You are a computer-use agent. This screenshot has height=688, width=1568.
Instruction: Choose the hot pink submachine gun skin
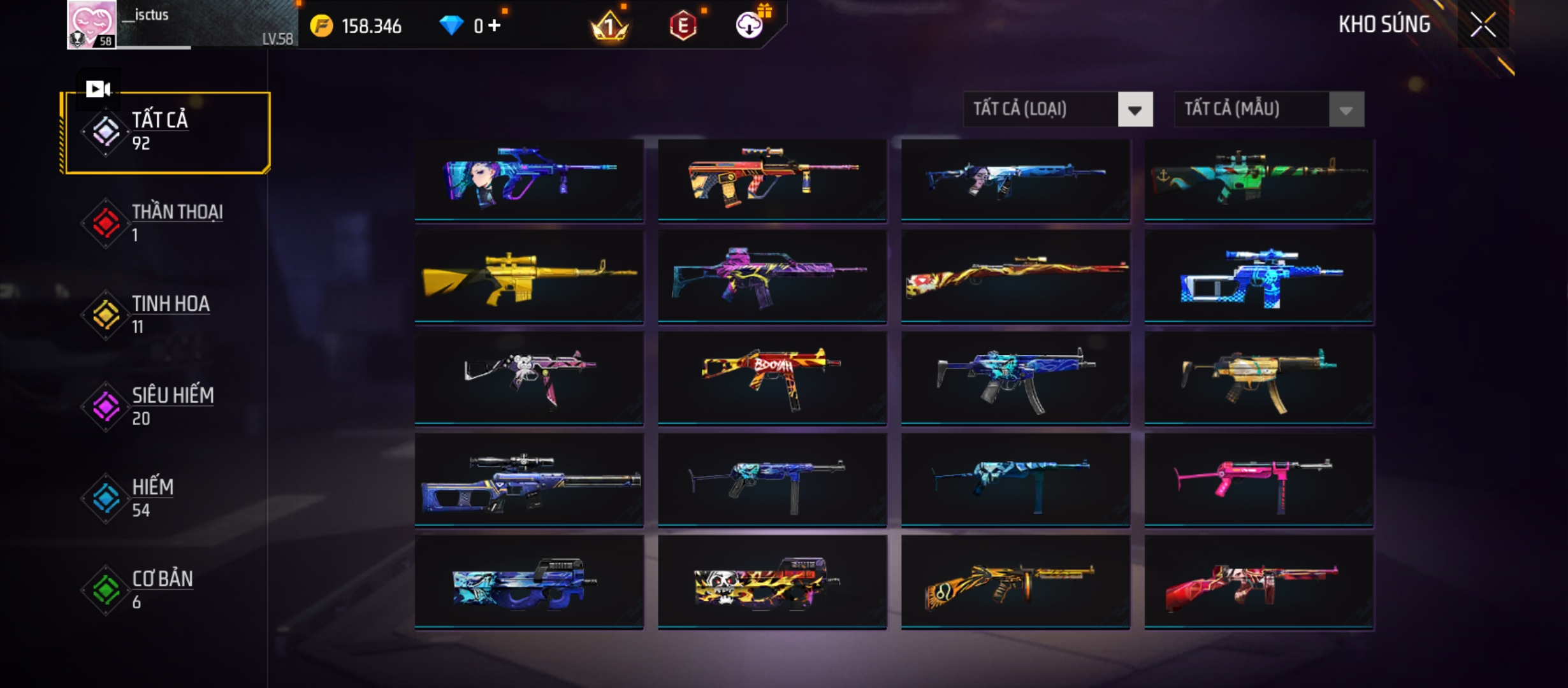pos(1258,481)
